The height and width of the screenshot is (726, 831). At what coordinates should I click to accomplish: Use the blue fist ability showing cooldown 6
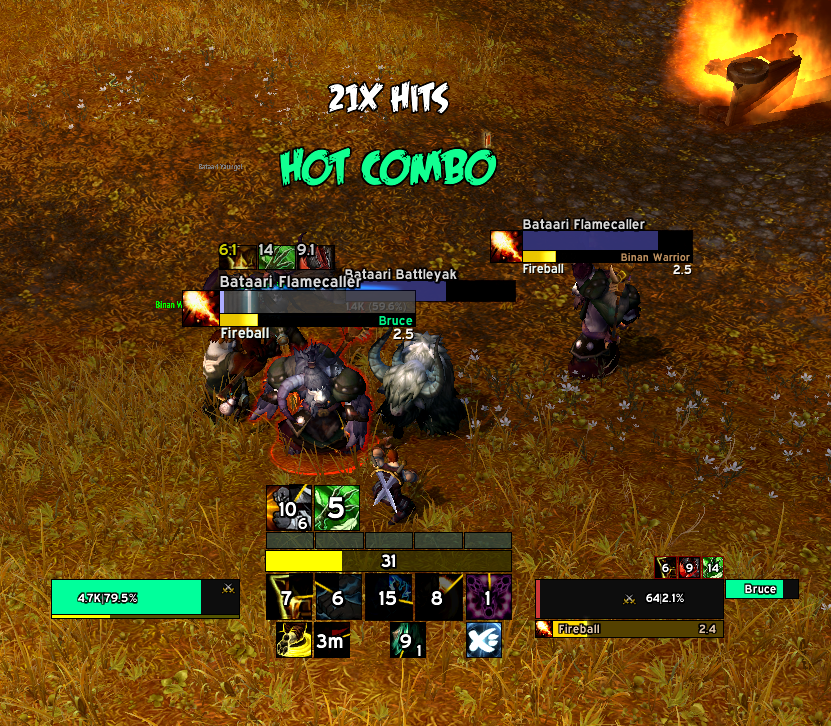coord(338,598)
